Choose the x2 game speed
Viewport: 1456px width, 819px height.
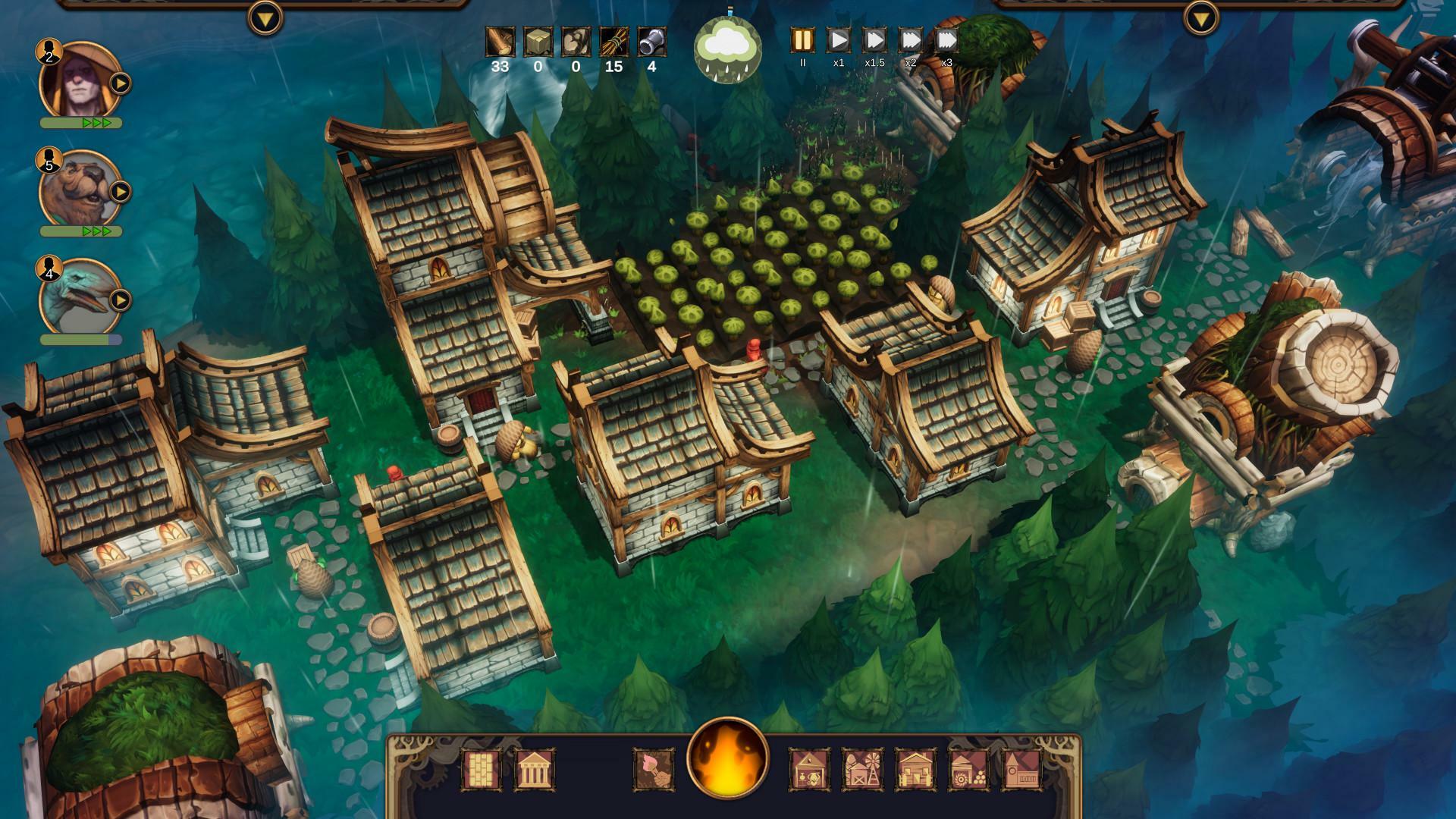[910, 40]
